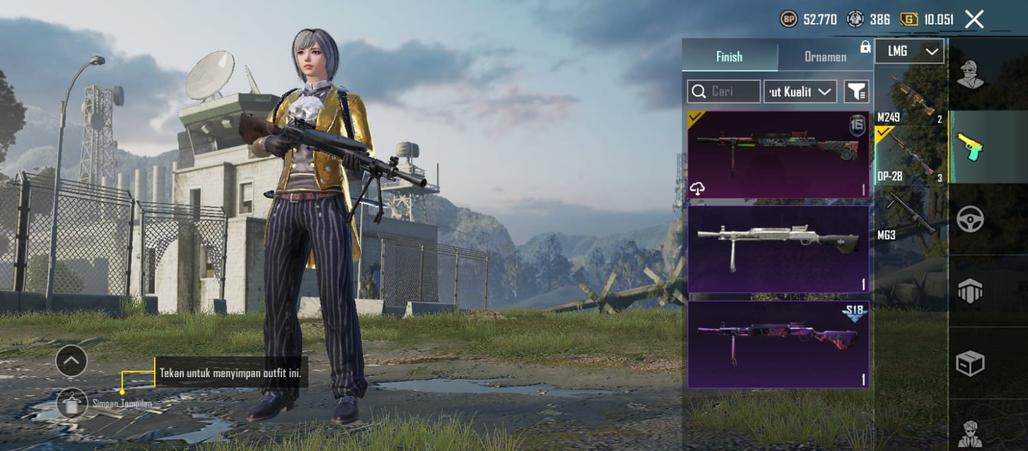1028x451 pixels.
Task: Open the filter funnel button
Action: pos(856,92)
